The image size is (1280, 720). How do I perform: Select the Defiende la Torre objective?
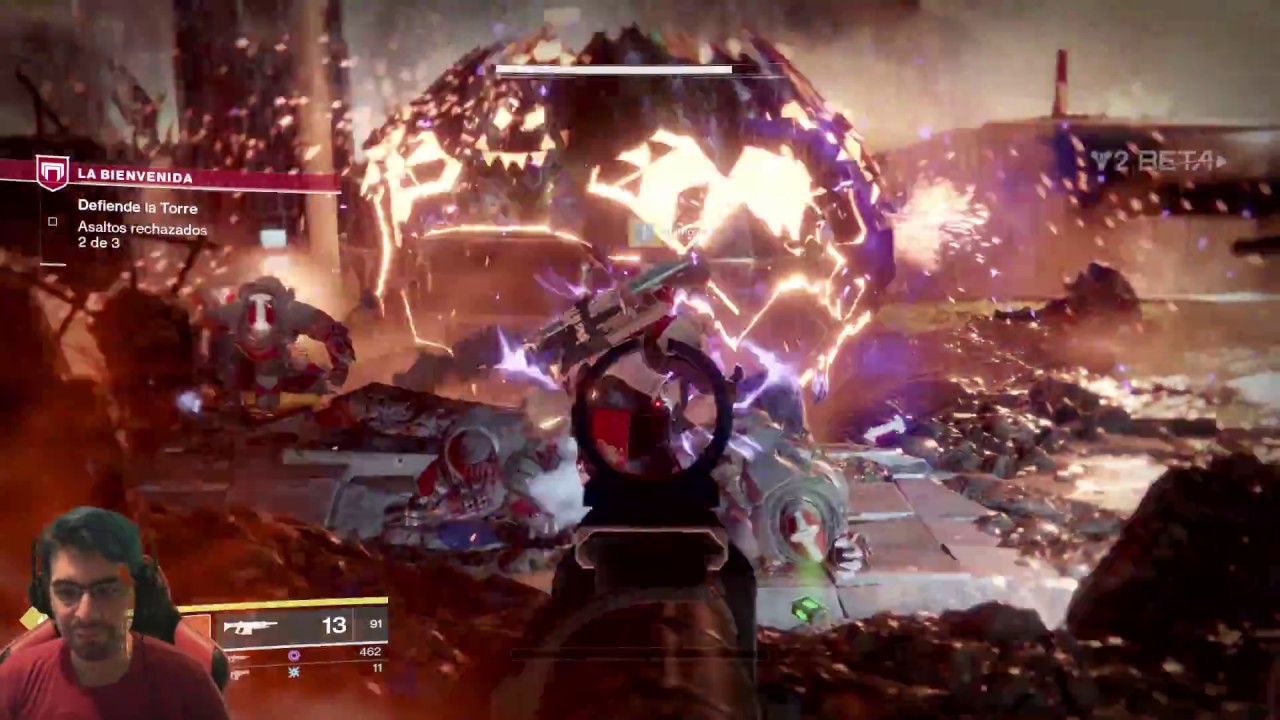point(137,207)
